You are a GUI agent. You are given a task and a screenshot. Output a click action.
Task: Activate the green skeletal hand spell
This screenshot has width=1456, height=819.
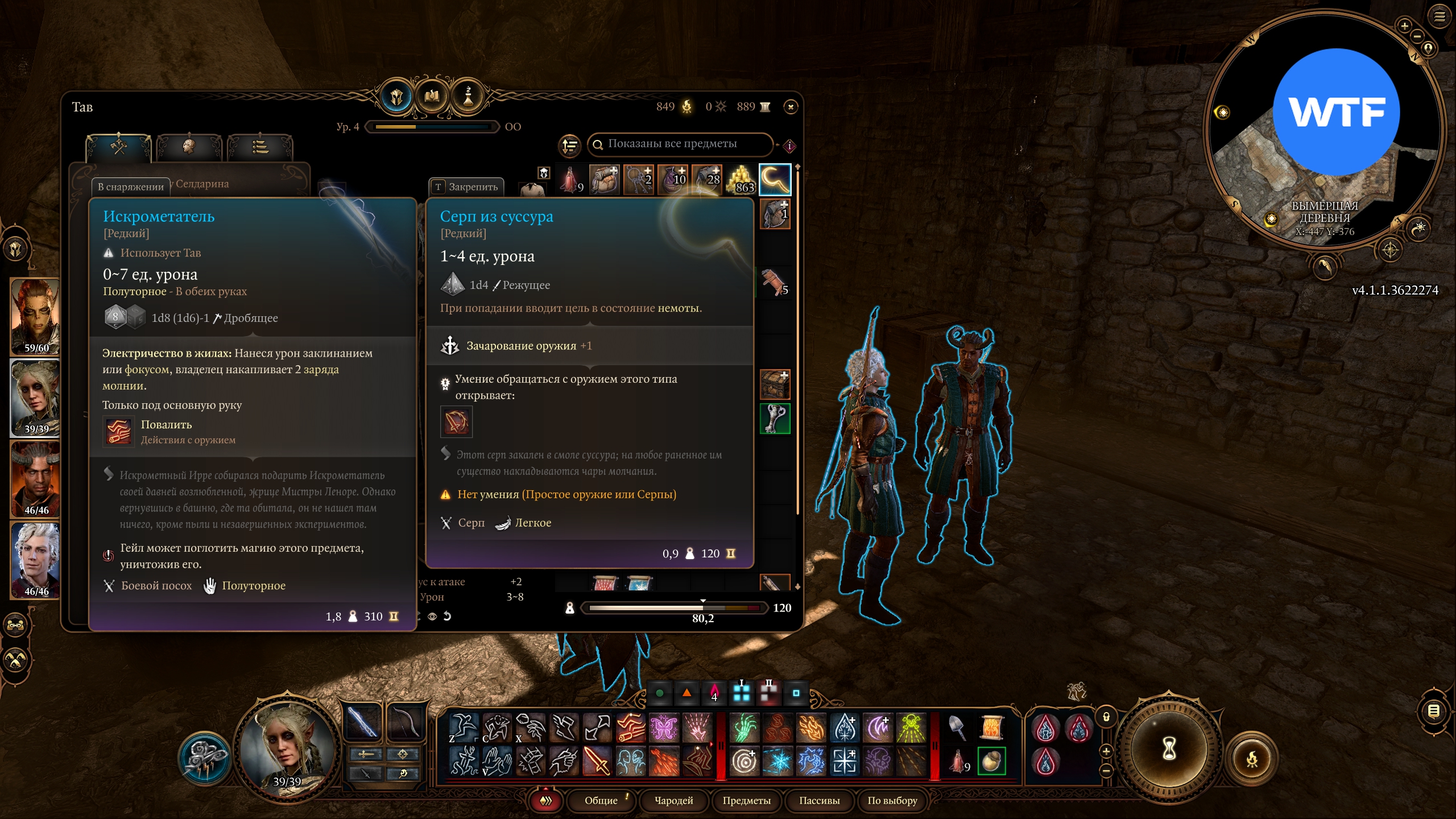[x=744, y=727]
